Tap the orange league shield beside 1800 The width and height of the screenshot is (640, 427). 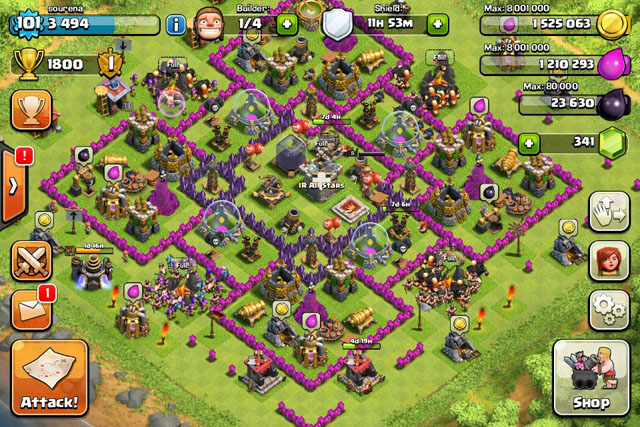tap(112, 63)
